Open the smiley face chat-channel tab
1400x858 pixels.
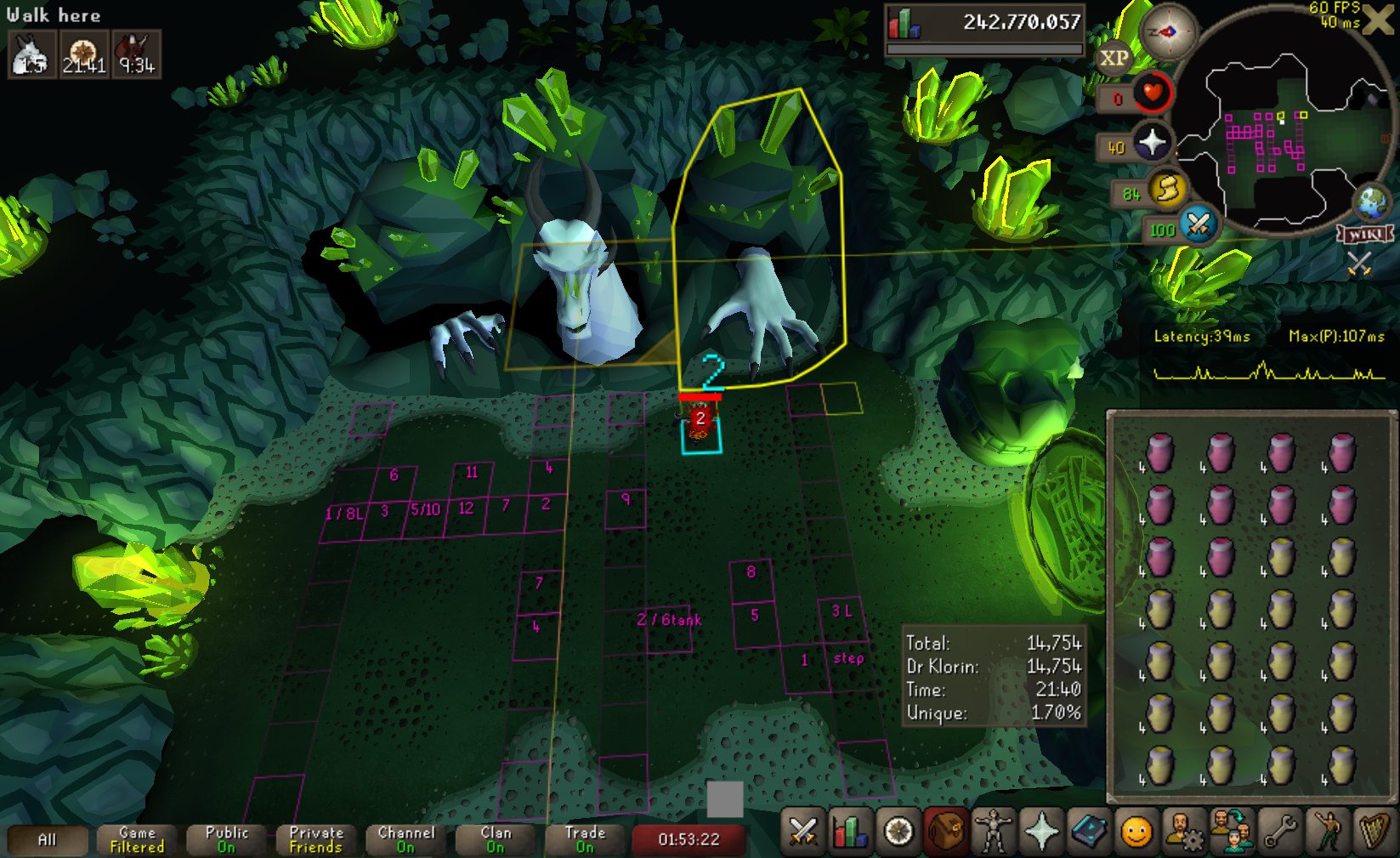pyautogui.click(x=1136, y=832)
